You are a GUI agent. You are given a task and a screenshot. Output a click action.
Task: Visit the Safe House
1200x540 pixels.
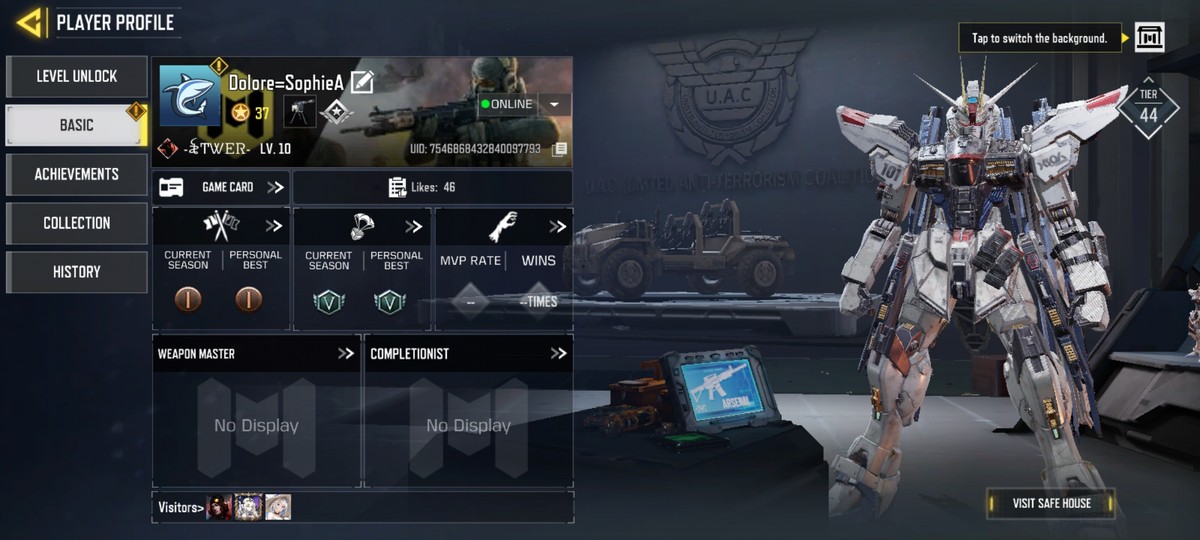point(1051,503)
